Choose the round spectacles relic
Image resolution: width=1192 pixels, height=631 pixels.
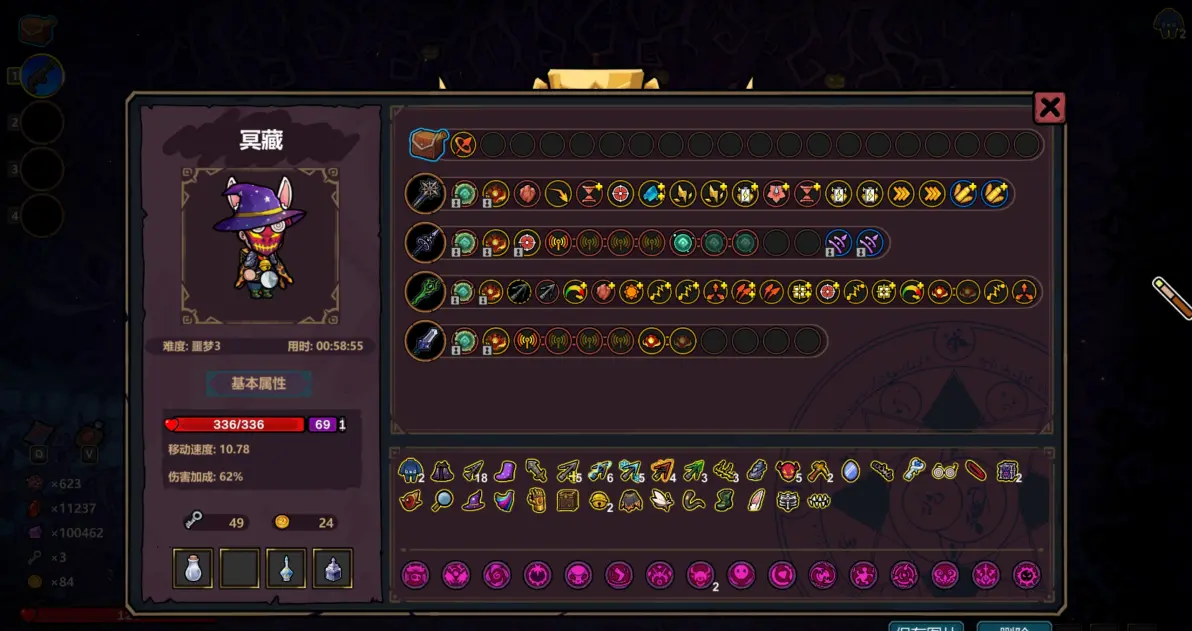(x=944, y=470)
